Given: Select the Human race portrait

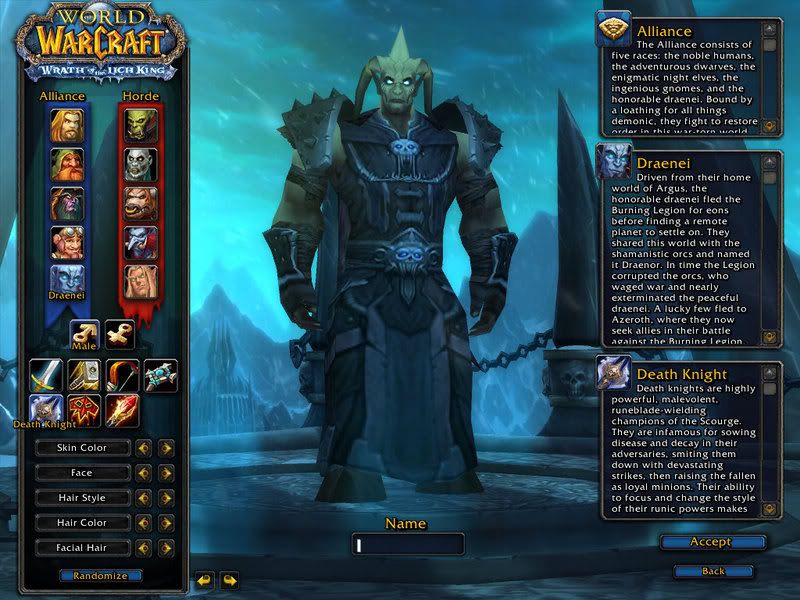Looking at the screenshot, I should click(x=67, y=124).
